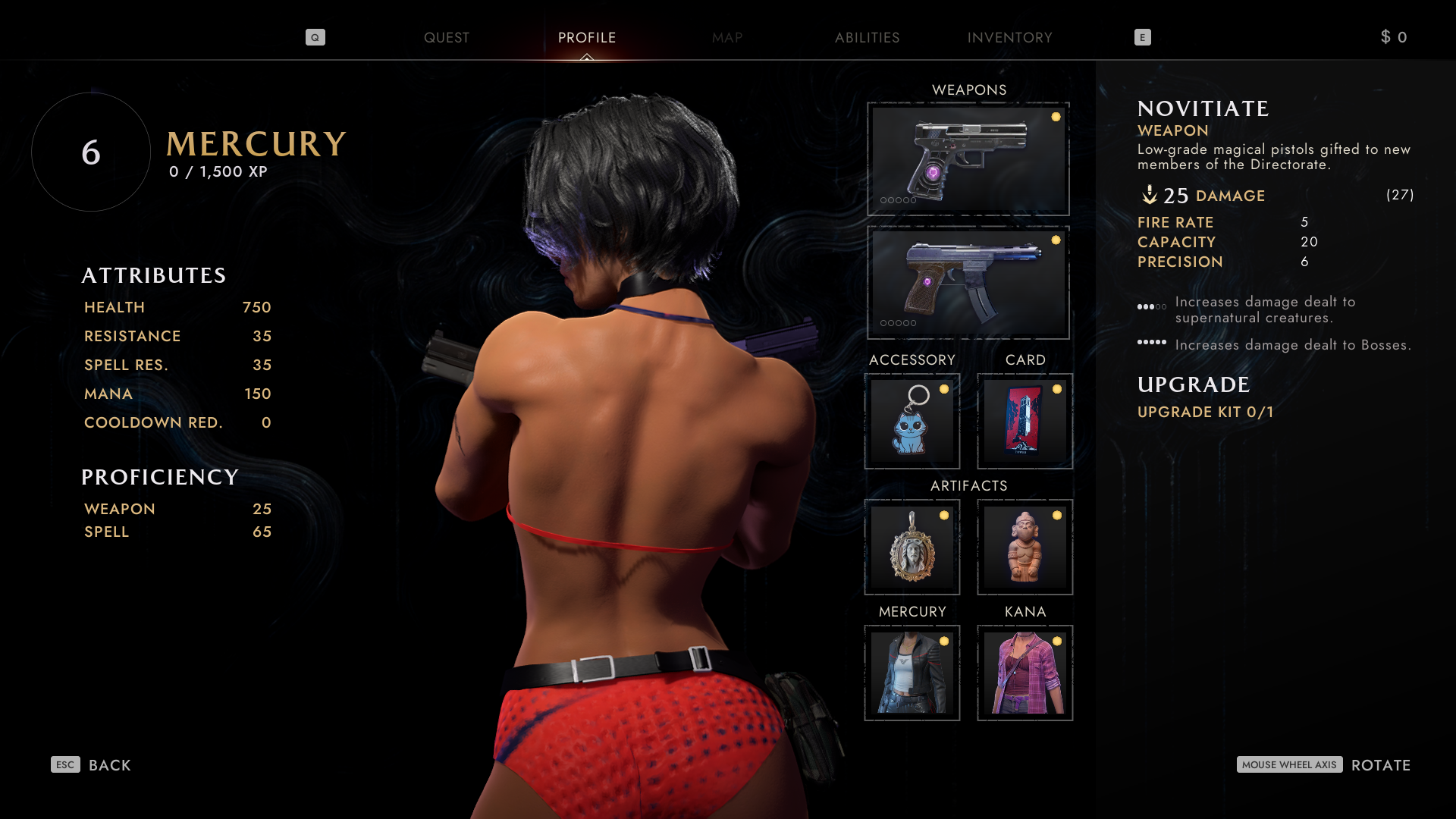1456x819 pixels.
Task: Open the Inventory tab
Action: pyautogui.click(x=1009, y=38)
